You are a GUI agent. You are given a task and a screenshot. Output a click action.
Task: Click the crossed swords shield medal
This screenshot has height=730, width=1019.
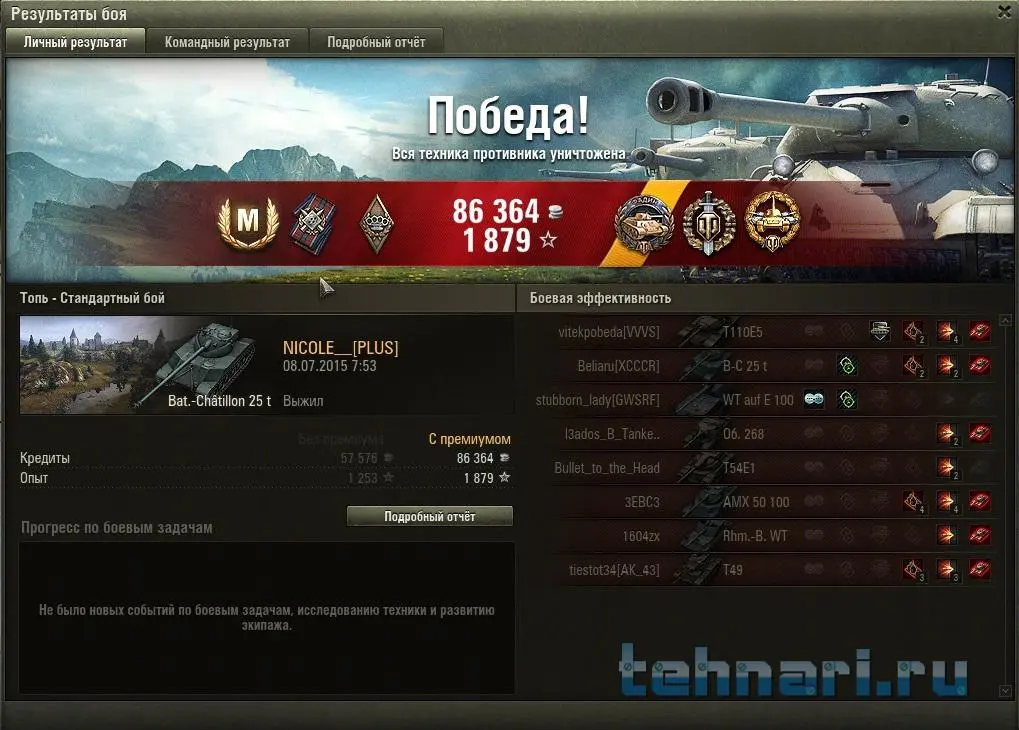click(x=709, y=221)
